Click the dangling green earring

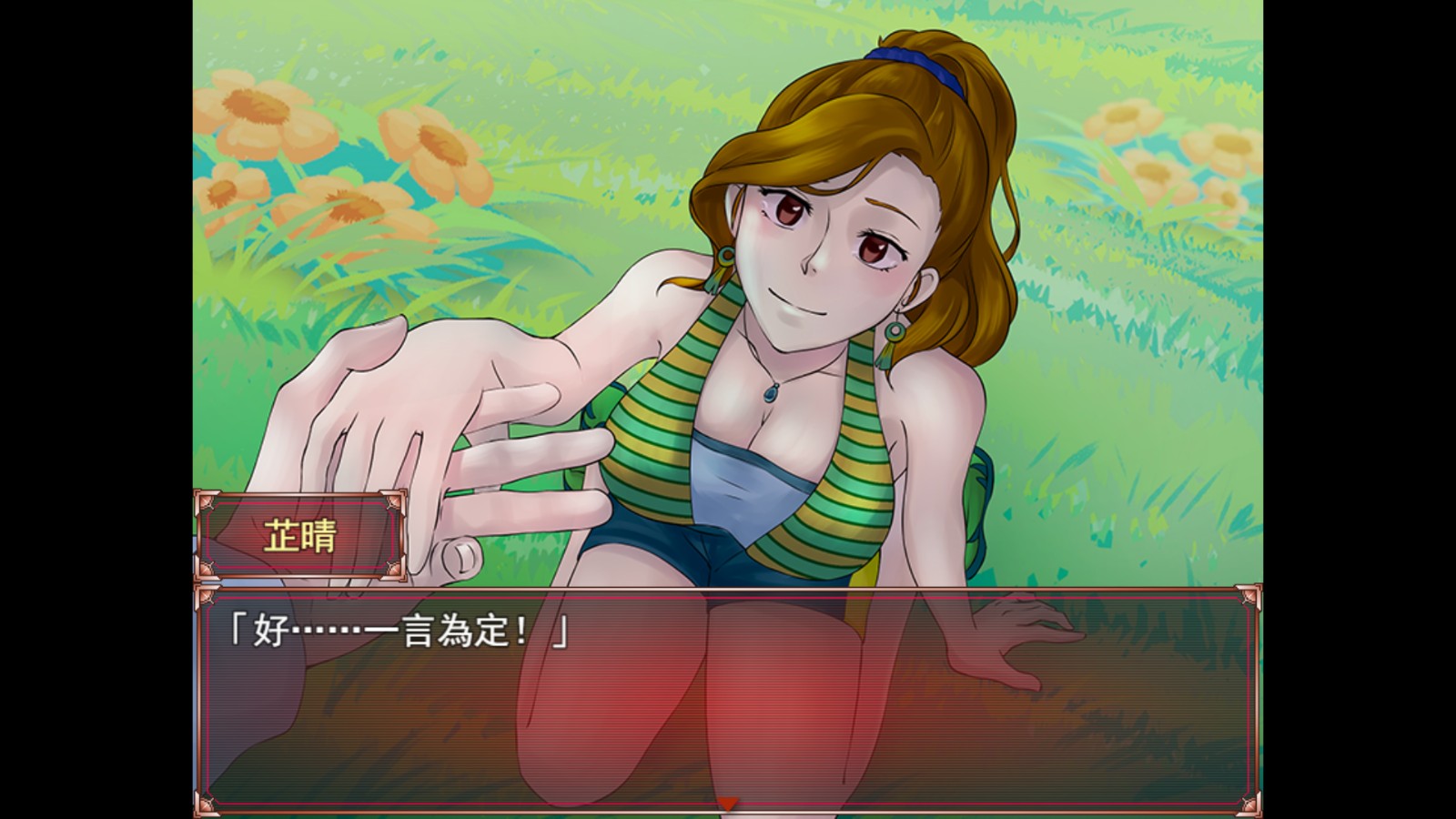tap(894, 332)
